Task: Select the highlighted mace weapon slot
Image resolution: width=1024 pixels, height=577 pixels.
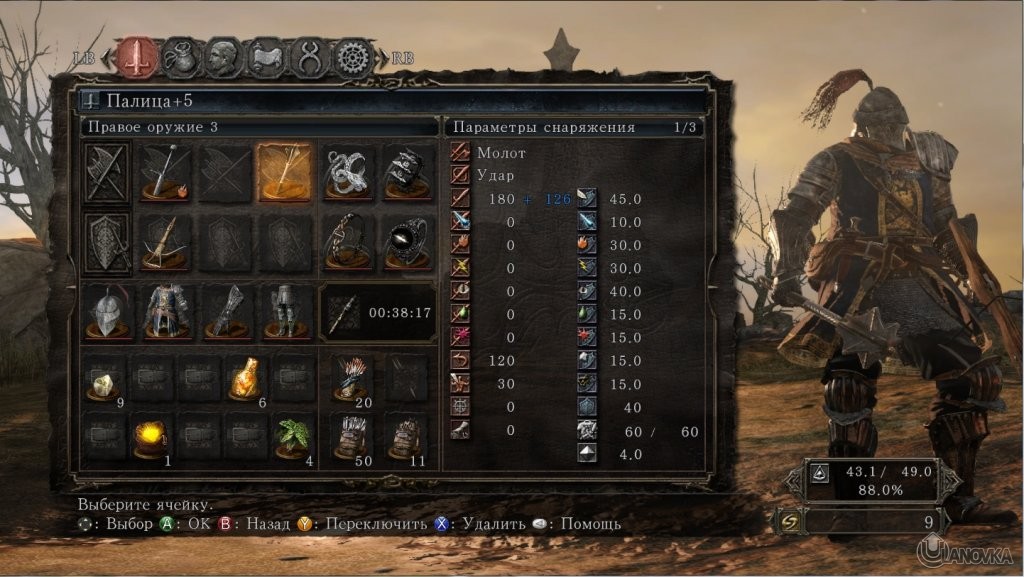Action: 285,172
